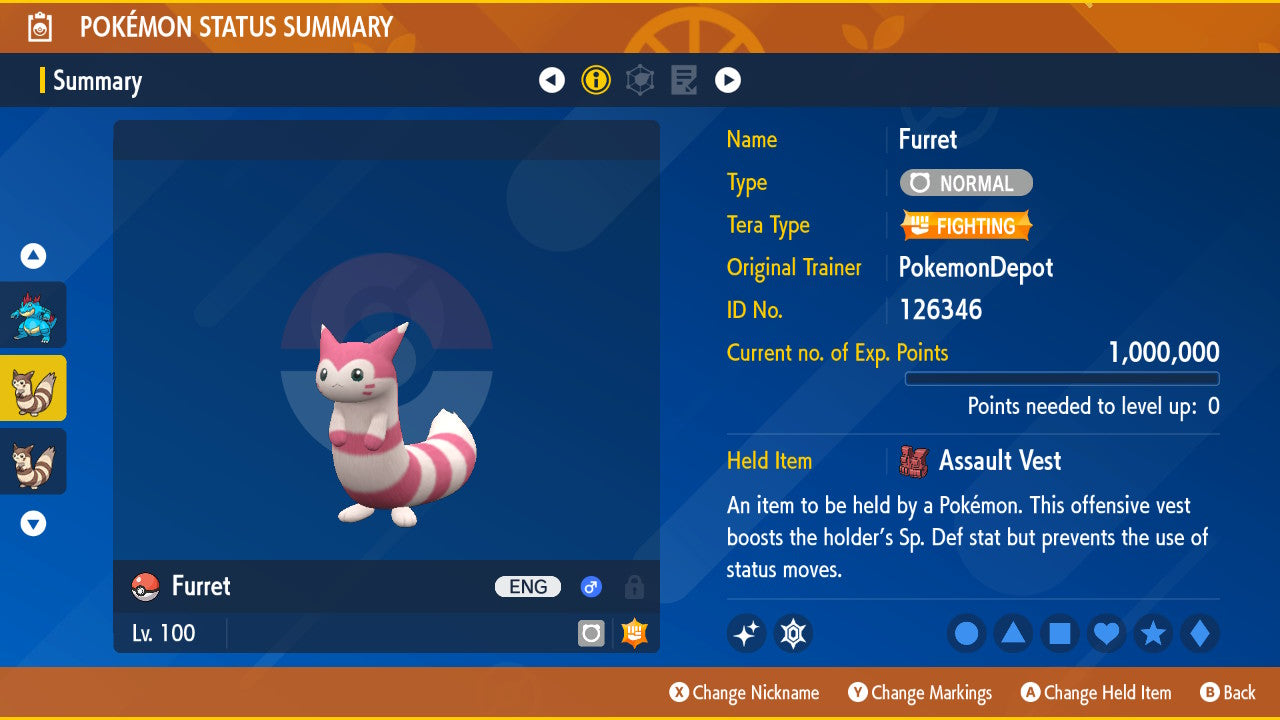Select the Feraligatr party thumbnail

33,315
